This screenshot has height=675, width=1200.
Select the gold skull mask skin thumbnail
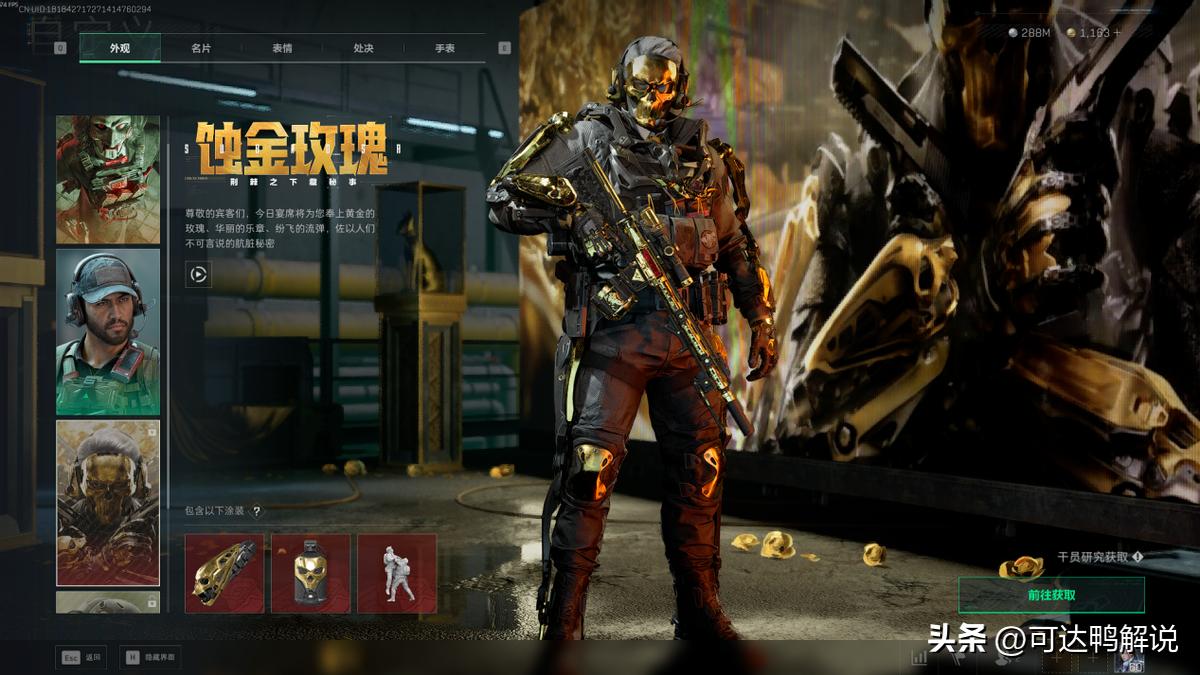108,502
